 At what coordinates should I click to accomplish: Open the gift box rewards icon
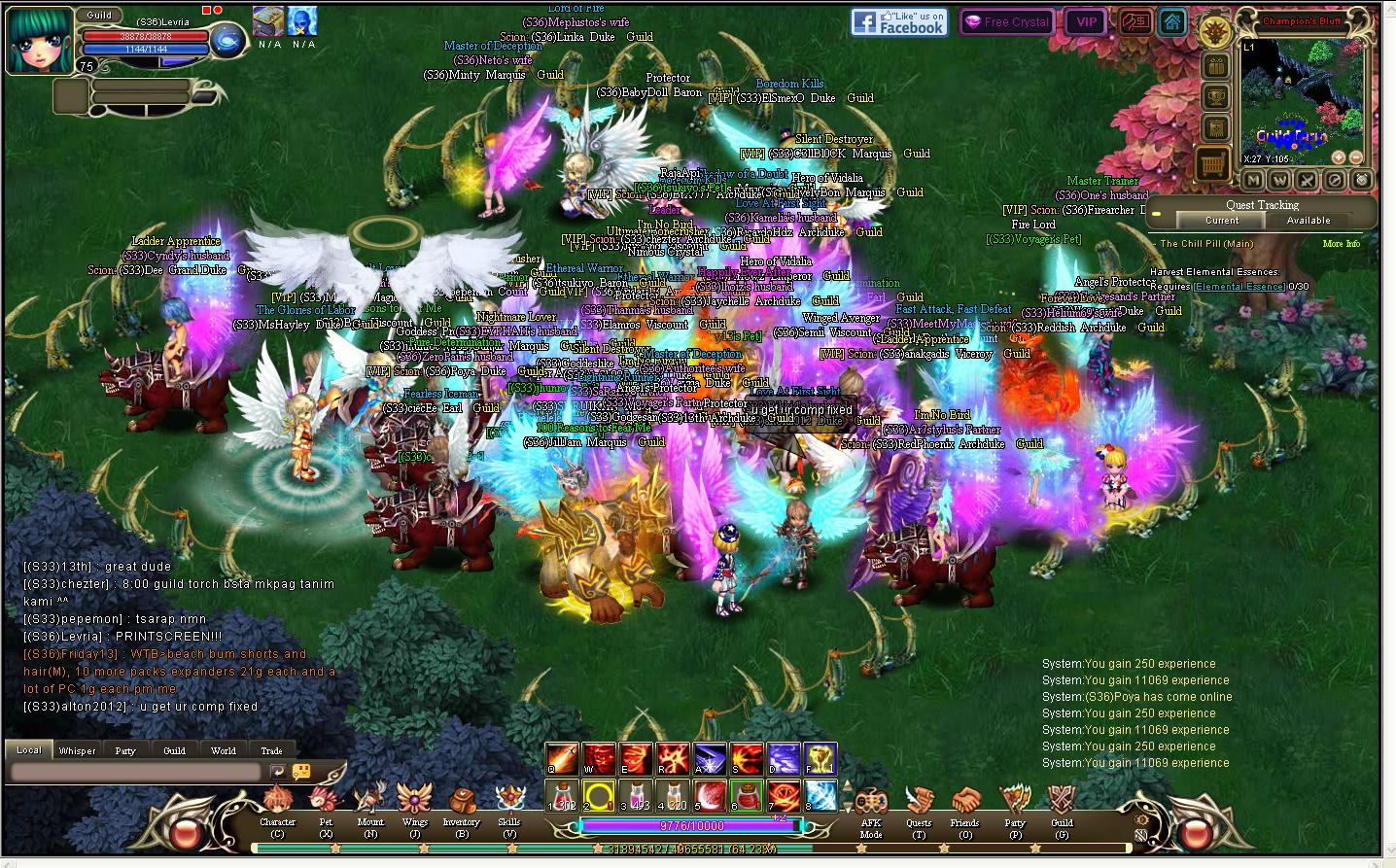tap(1214, 66)
